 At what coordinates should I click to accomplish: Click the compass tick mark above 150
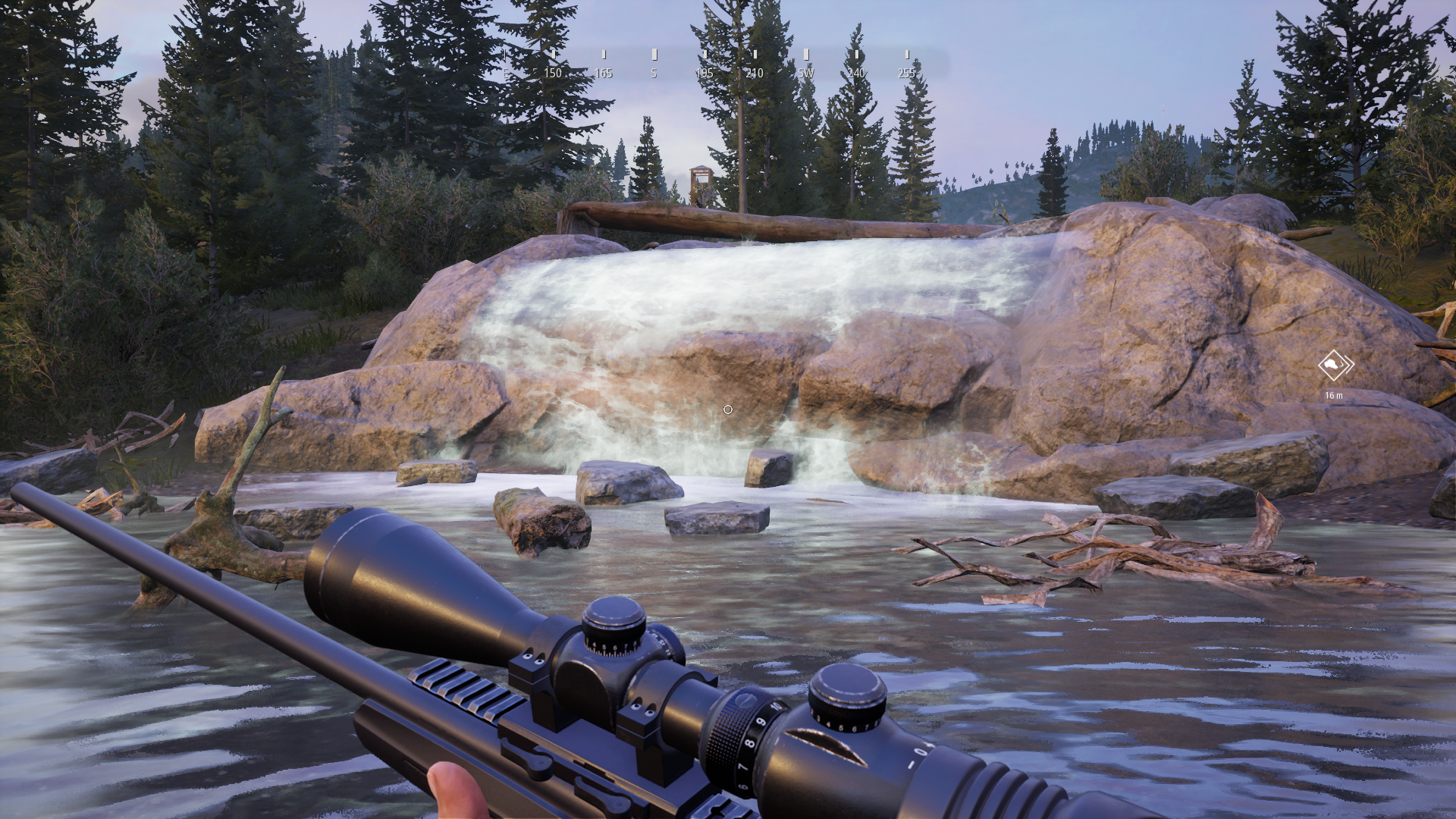point(553,55)
